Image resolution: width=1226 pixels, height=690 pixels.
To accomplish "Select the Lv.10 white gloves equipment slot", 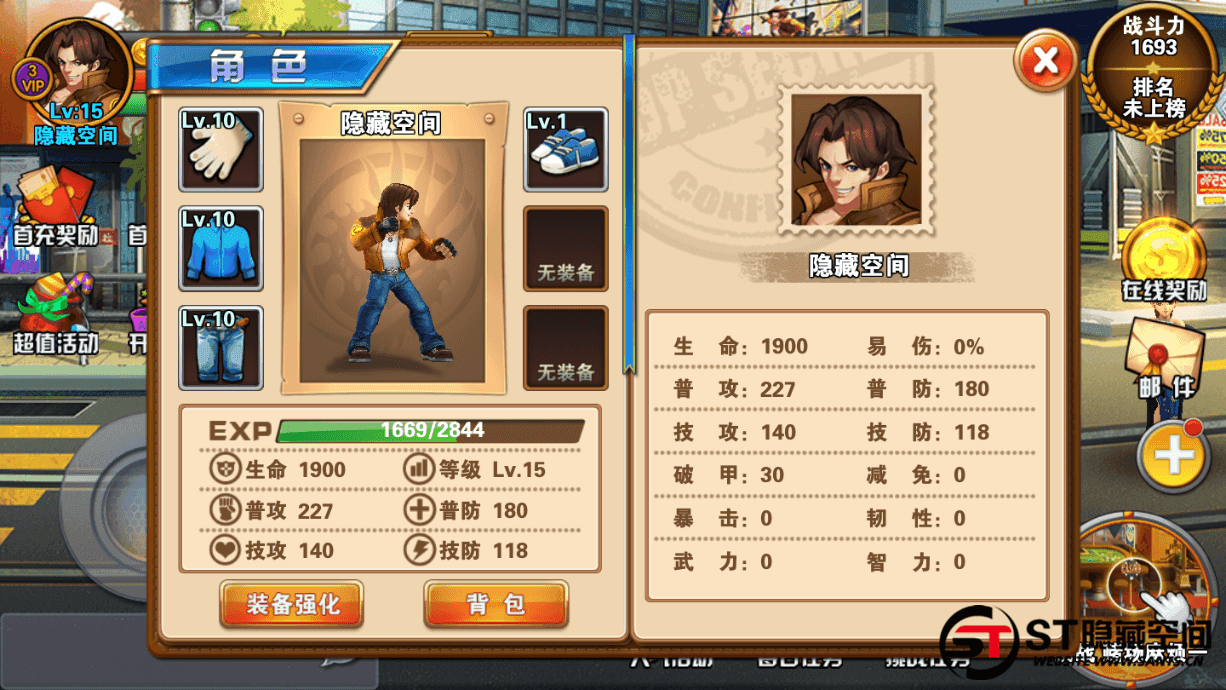I will 220,150.
